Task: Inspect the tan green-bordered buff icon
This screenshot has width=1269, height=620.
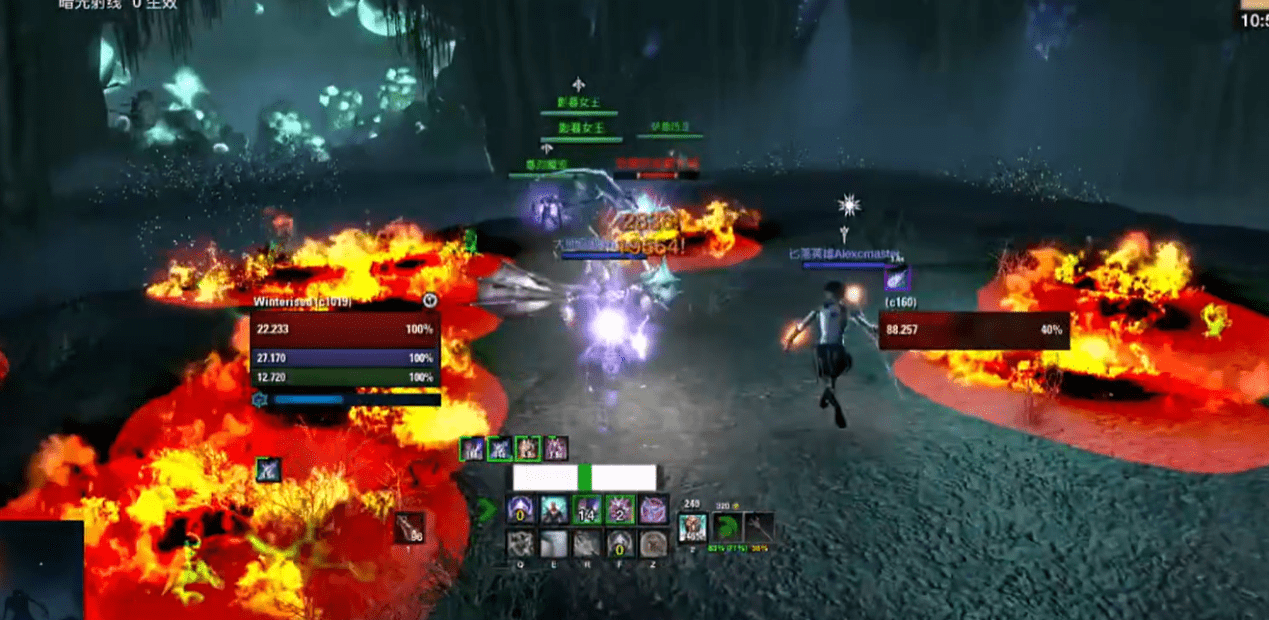Action: [x=527, y=449]
